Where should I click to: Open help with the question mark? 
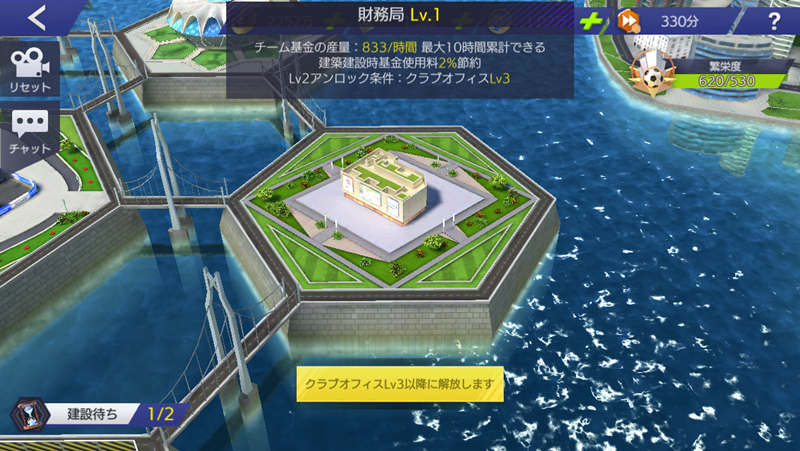point(773,21)
